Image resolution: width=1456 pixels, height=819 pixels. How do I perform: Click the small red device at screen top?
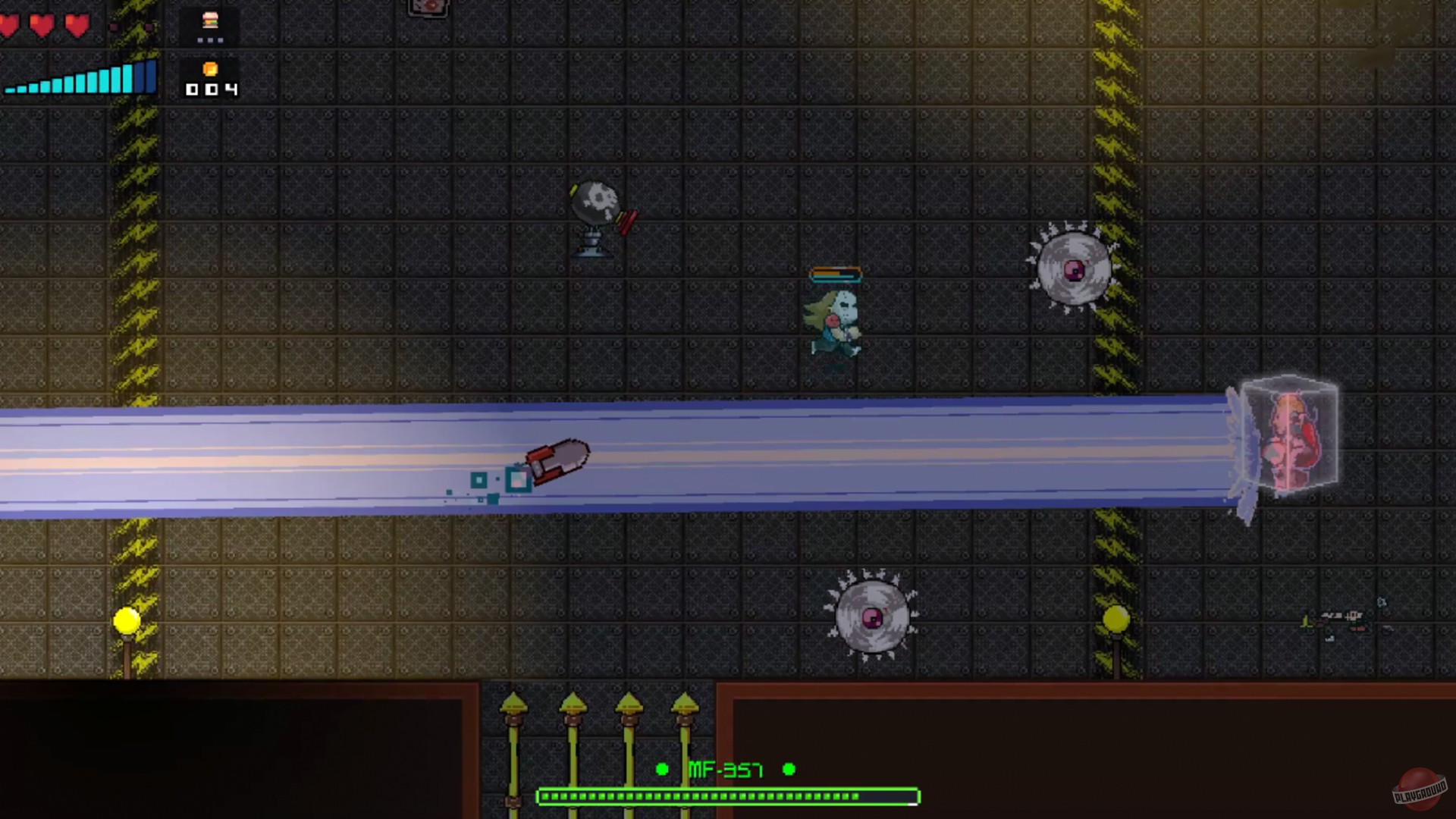[428, 8]
